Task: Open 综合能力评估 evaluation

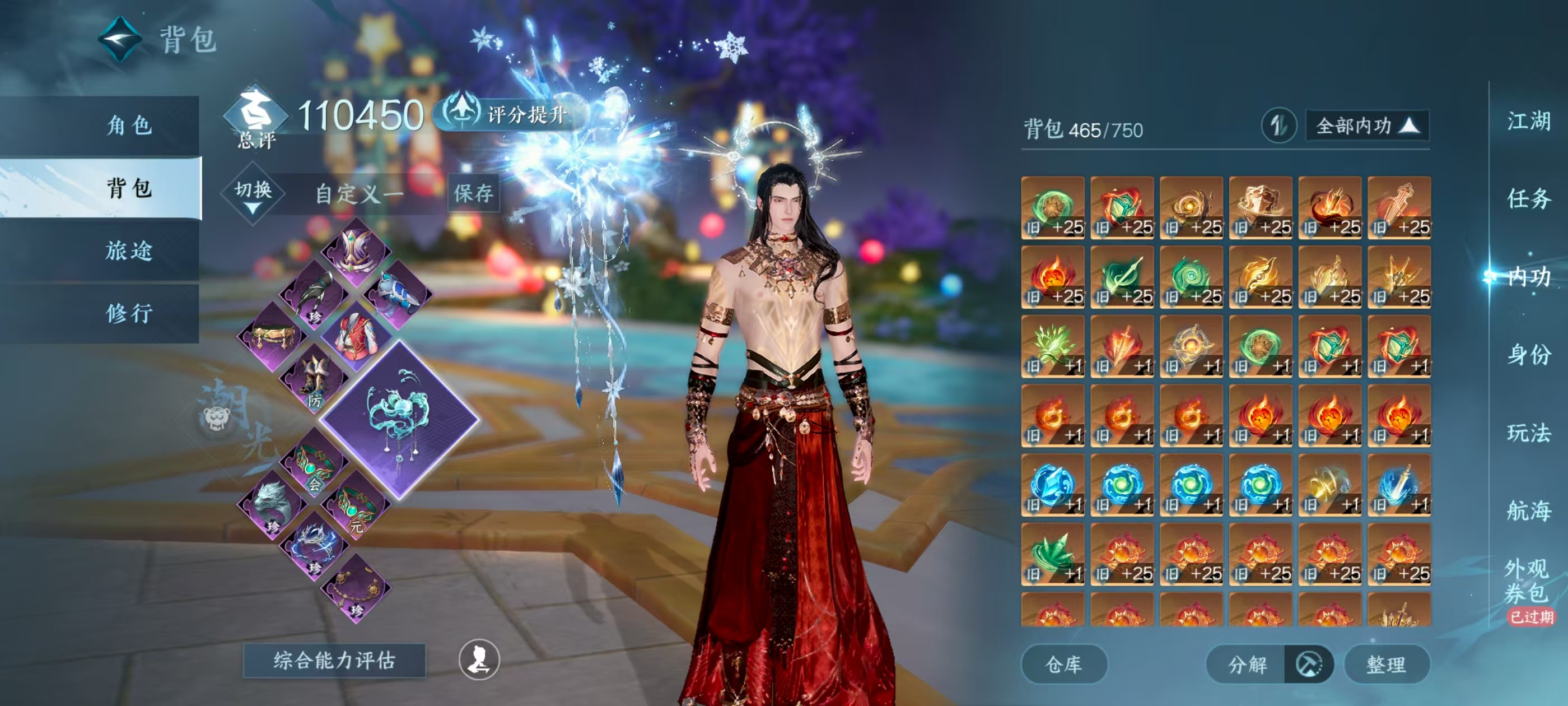Action: point(334,660)
